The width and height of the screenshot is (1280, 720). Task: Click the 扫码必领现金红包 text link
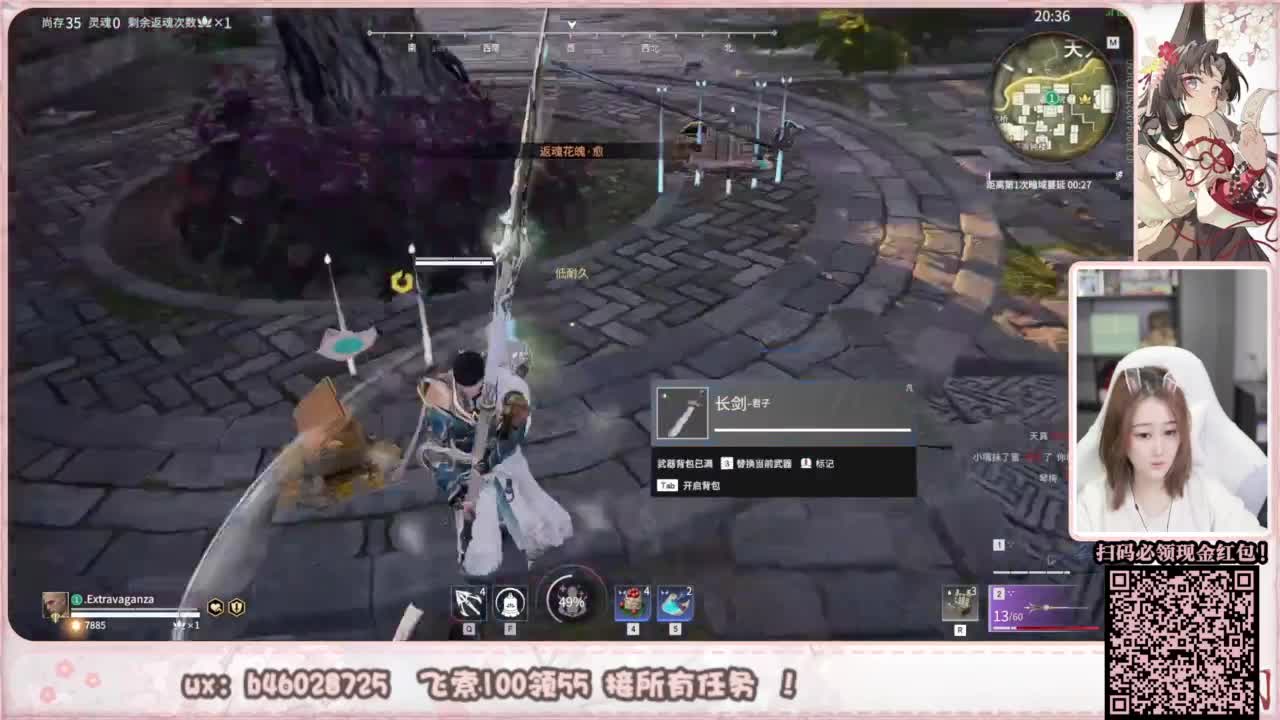[1181, 553]
